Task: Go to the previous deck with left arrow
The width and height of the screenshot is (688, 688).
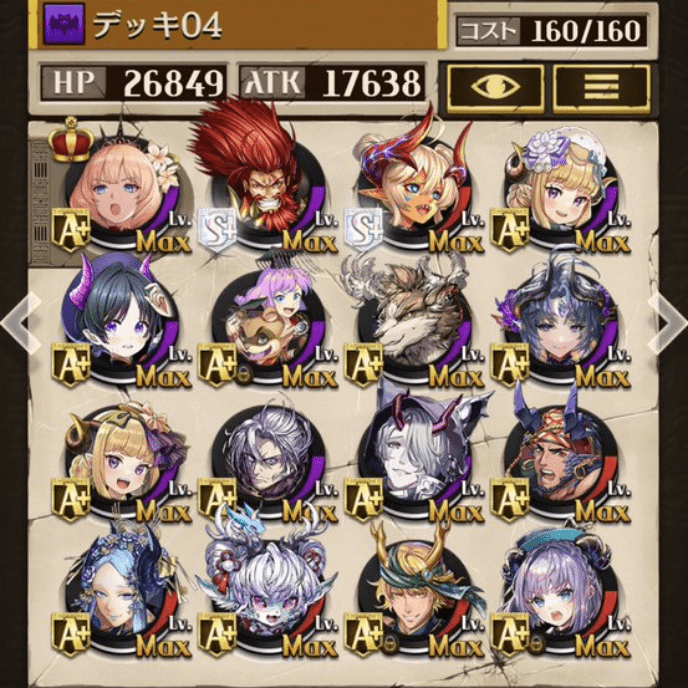Action: pyautogui.click(x=16, y=321)
